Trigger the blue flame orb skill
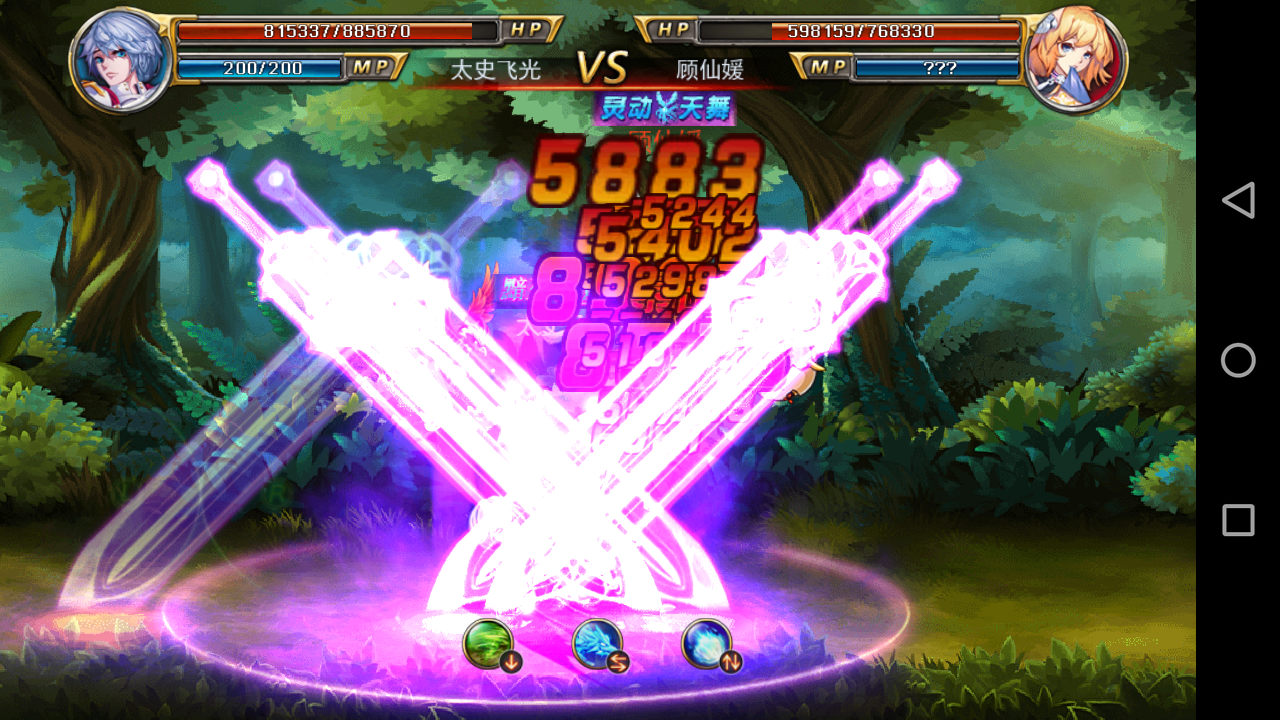 click(707, 643)
